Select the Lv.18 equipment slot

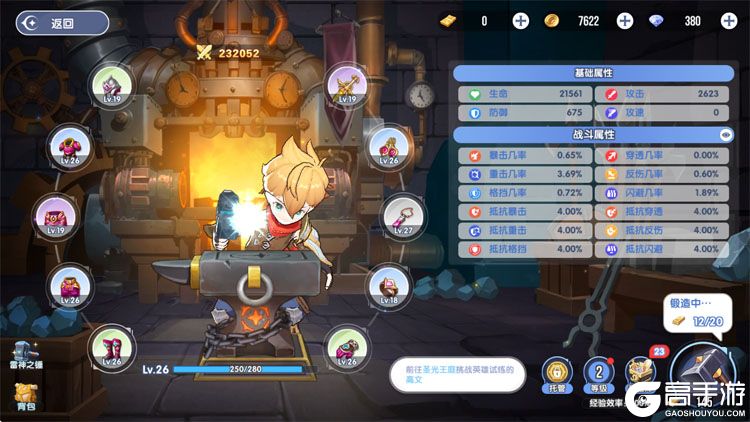pos(389,285)
